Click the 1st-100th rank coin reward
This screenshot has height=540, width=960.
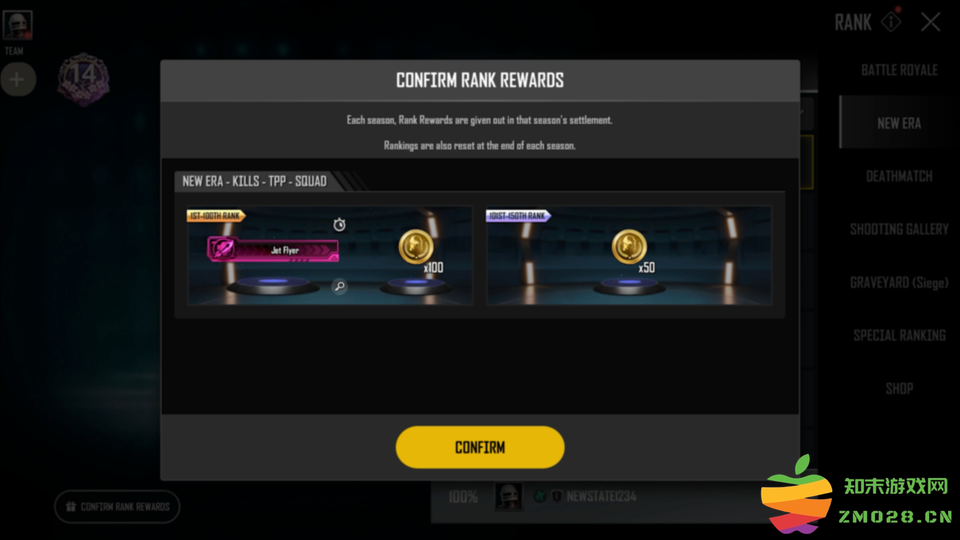point(416,248)
